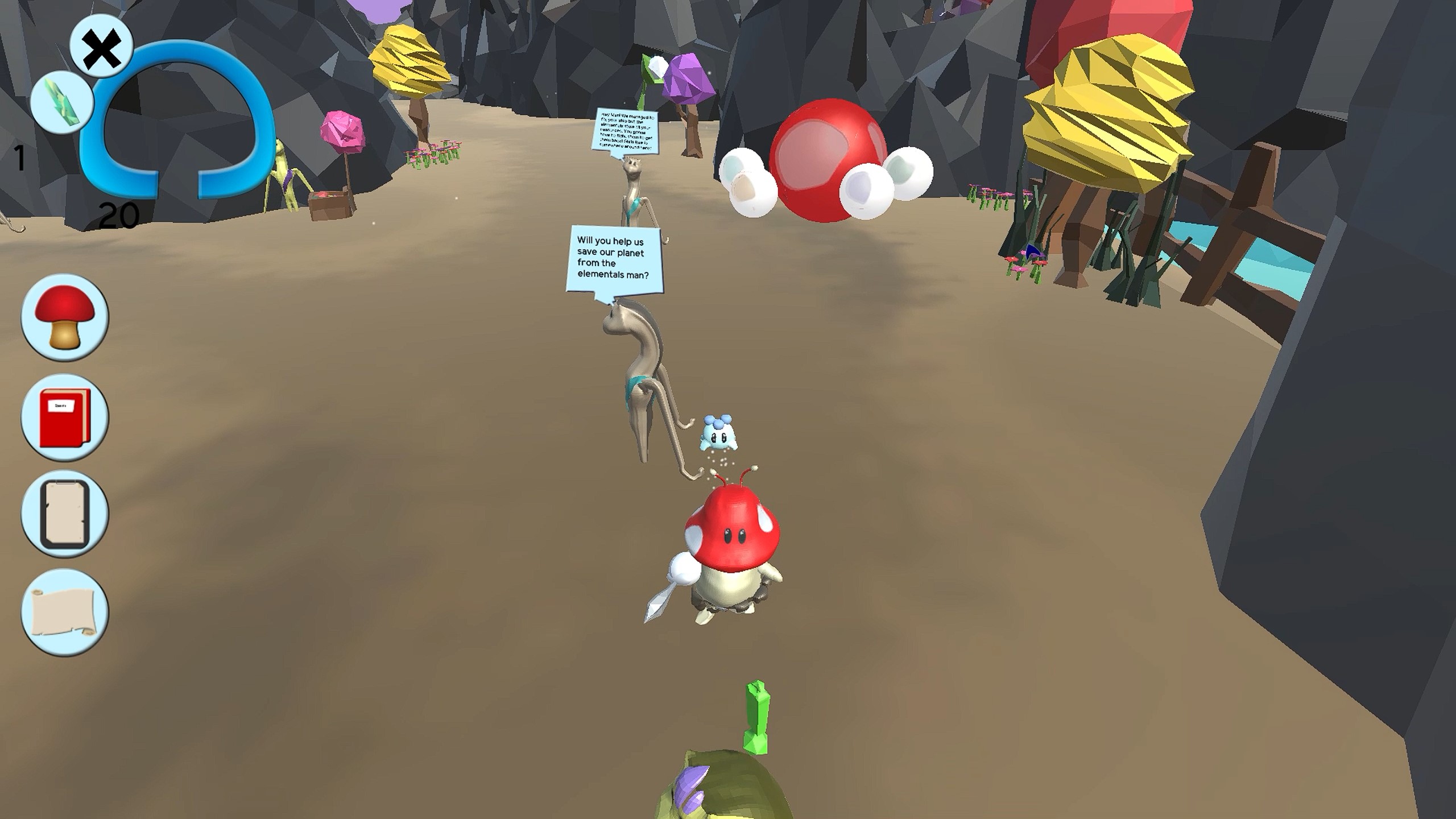Open the red book journal

pos(64,417)
